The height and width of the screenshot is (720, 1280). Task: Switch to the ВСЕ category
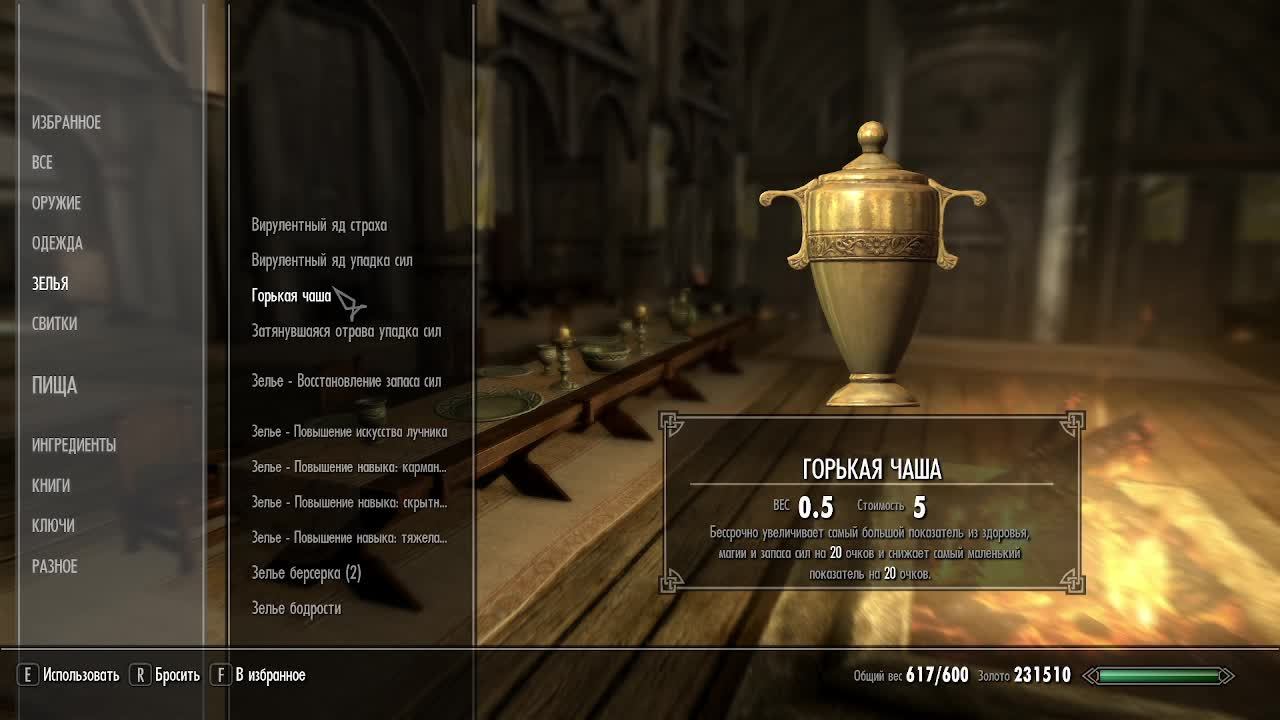[42, 162]
